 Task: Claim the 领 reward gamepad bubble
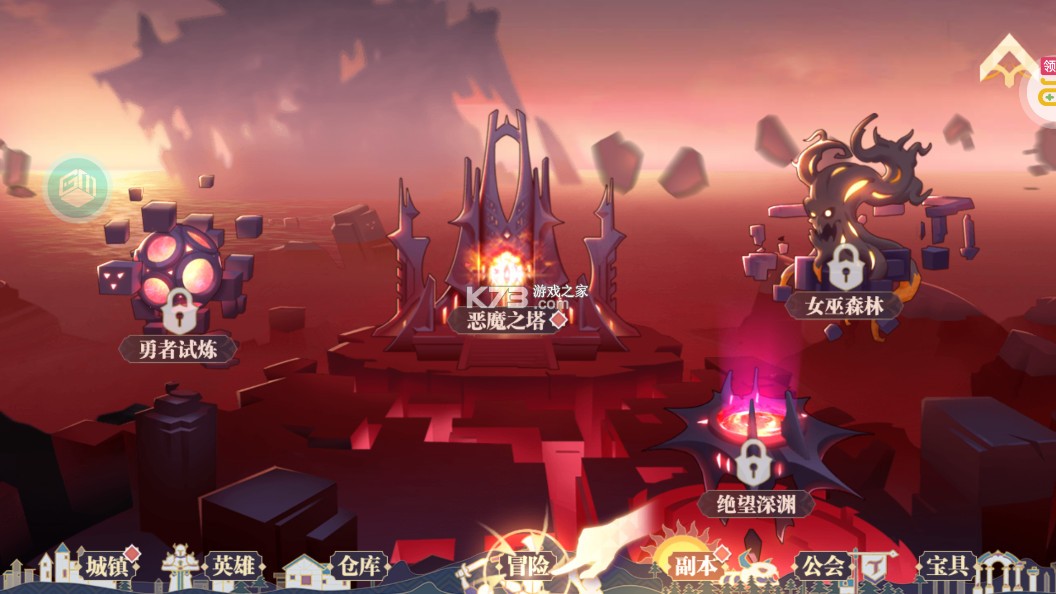[x=1046, y=84]
